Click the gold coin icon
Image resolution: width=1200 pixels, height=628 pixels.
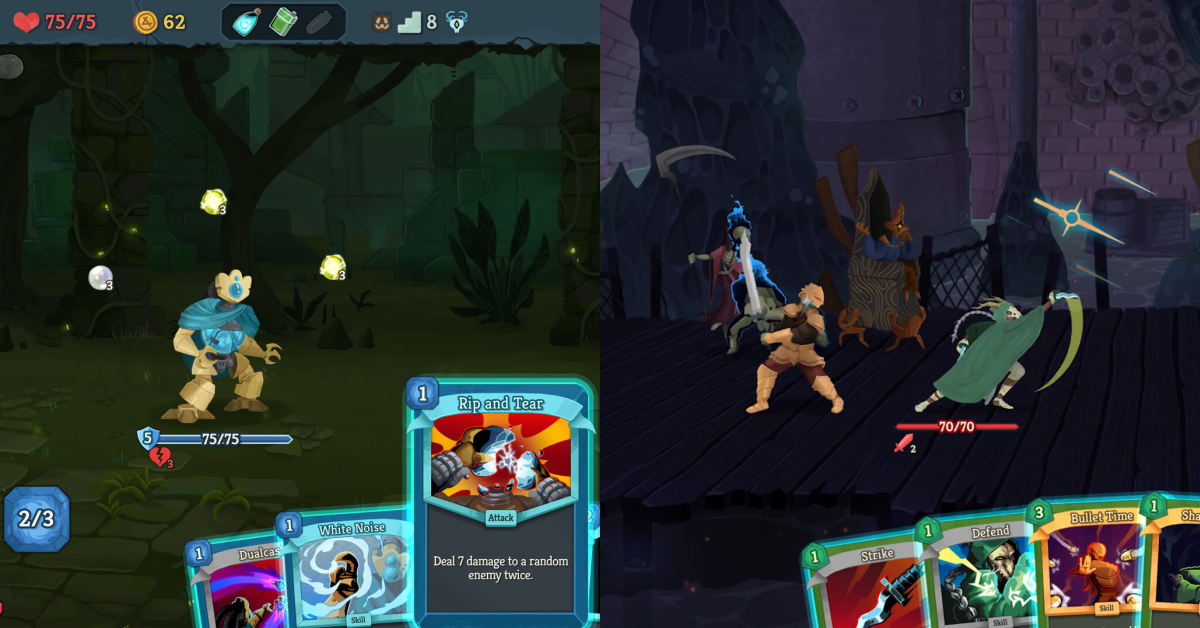[x=146, y=22]
